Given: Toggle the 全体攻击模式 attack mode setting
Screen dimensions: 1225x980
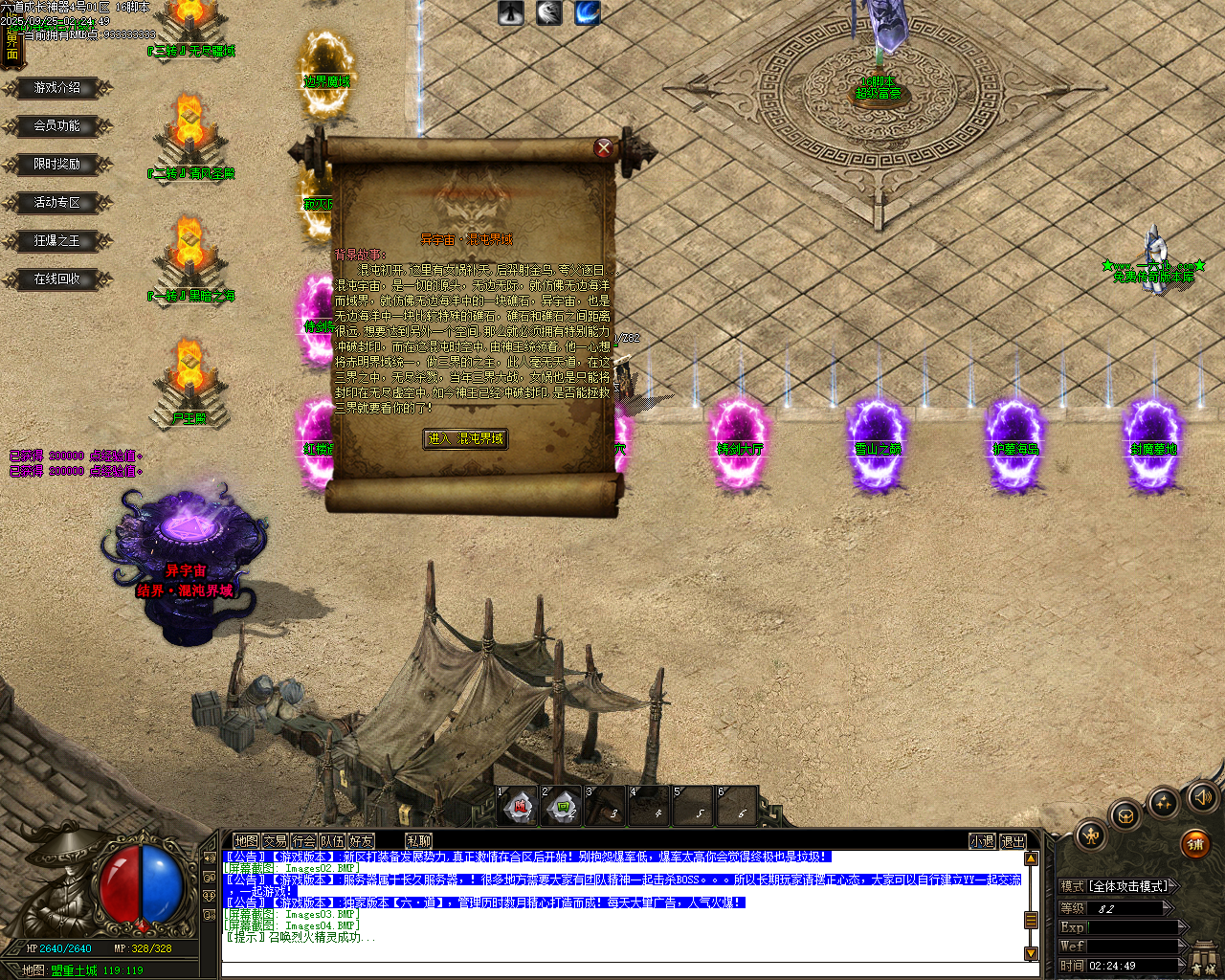Looking at the screenshot, I should point(1127,886).
